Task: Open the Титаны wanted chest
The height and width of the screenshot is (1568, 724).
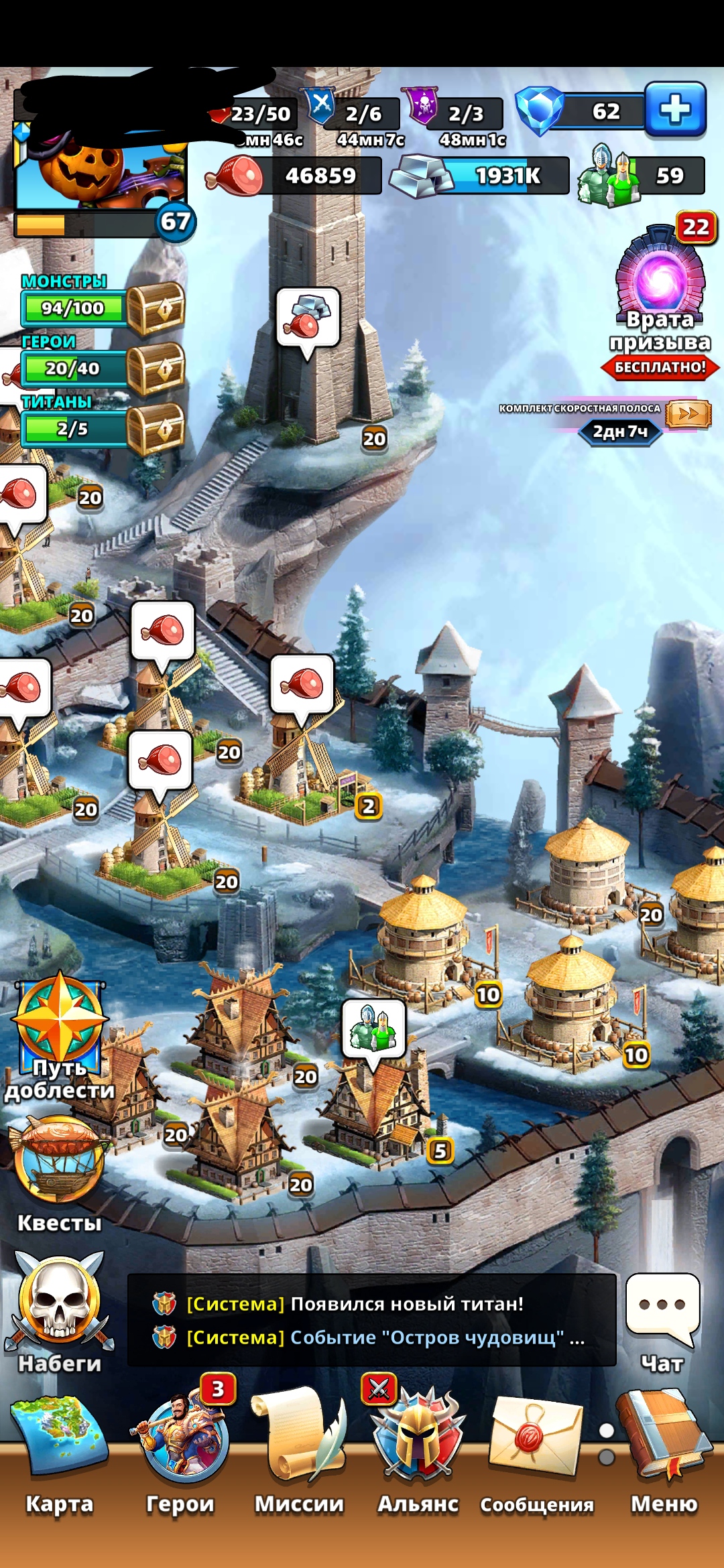Action: click(156, 429)
